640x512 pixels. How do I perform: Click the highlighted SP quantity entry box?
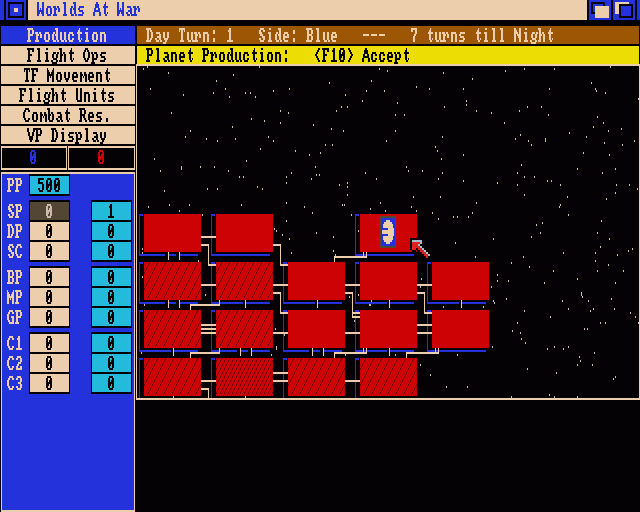coord(49,211)
